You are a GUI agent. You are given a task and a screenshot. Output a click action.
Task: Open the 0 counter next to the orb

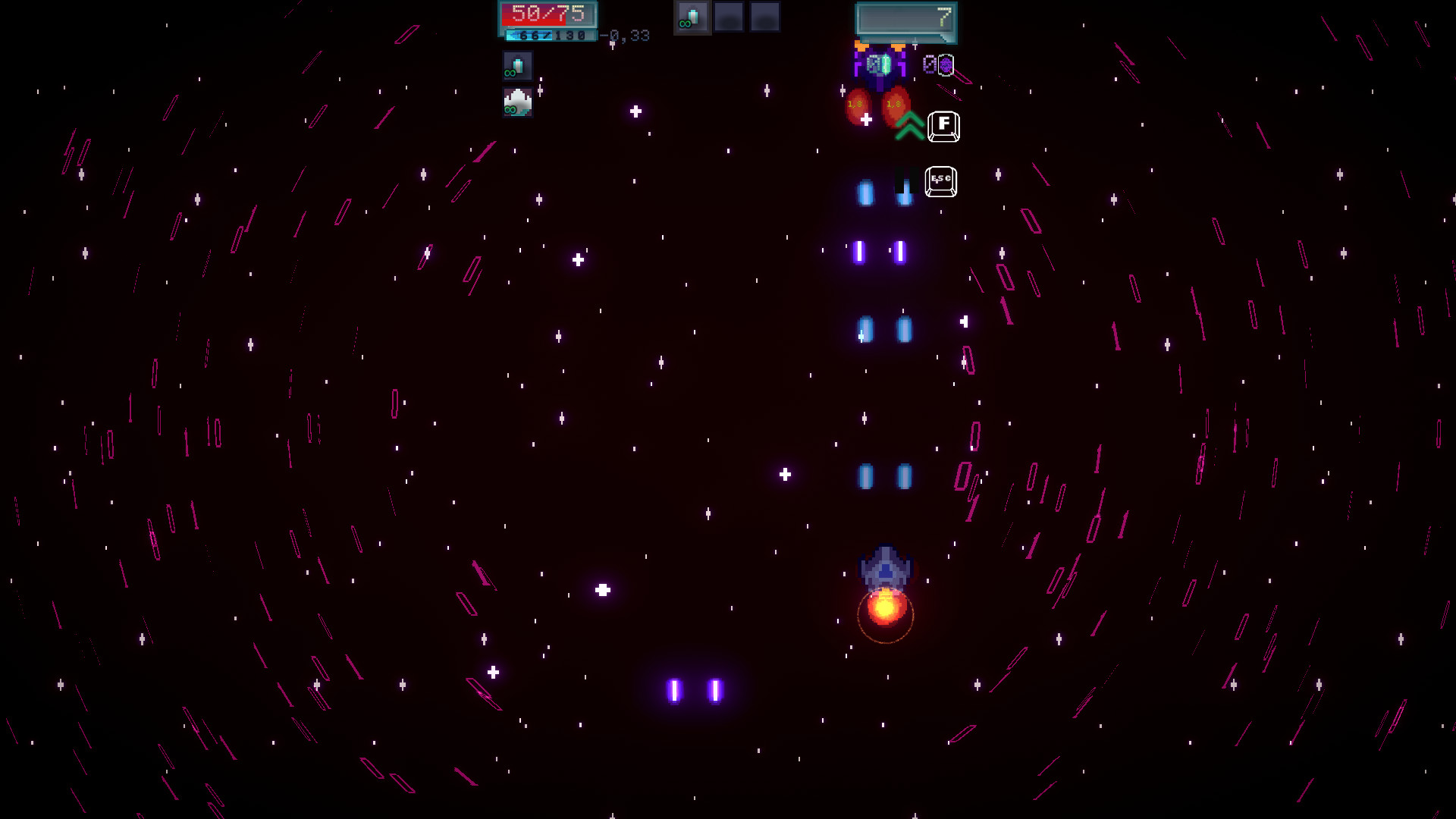pyautogui.click(x=929, y=64)
